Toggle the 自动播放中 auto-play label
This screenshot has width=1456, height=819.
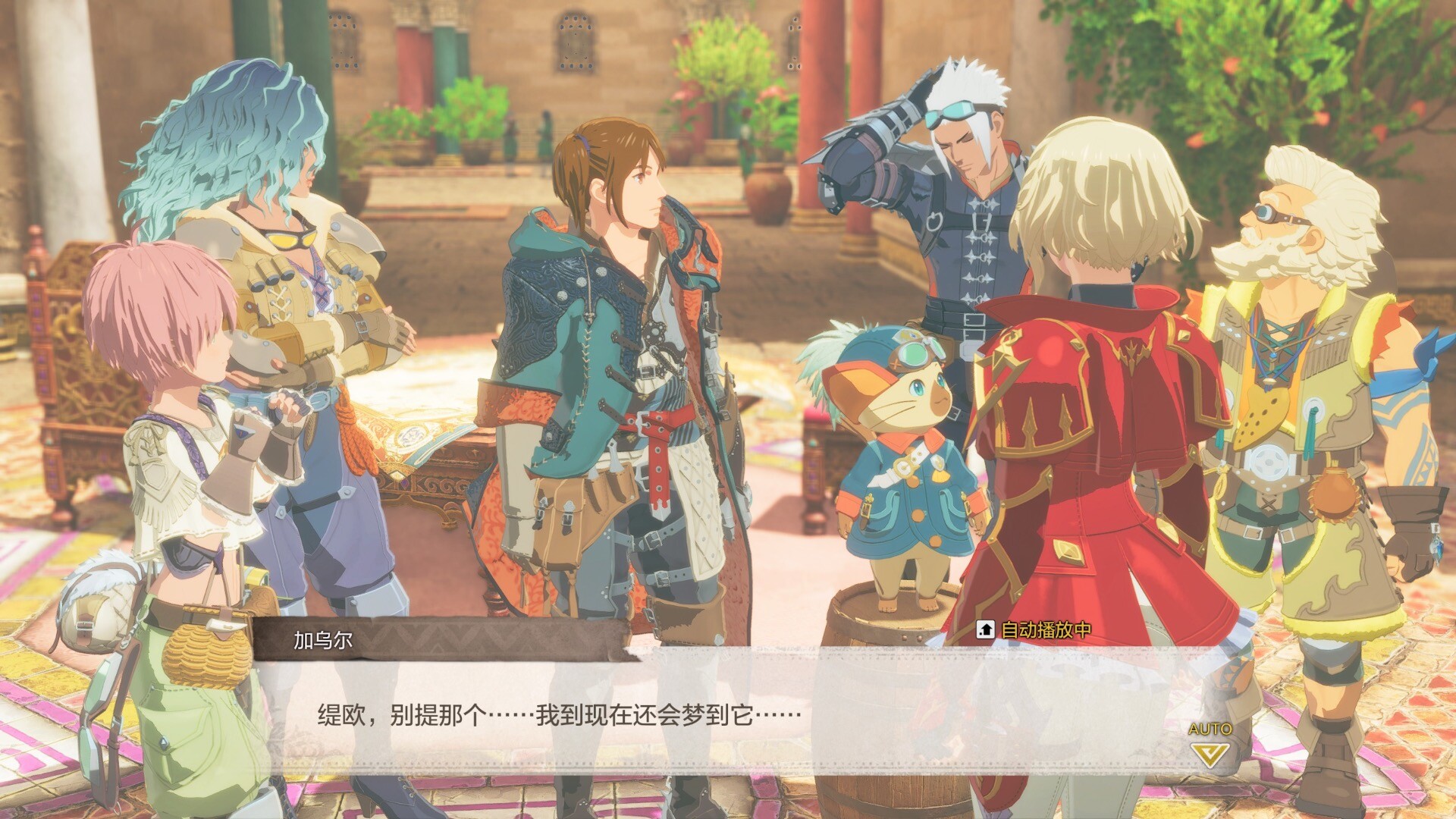pyautogui.click(x=1035, y=629)
